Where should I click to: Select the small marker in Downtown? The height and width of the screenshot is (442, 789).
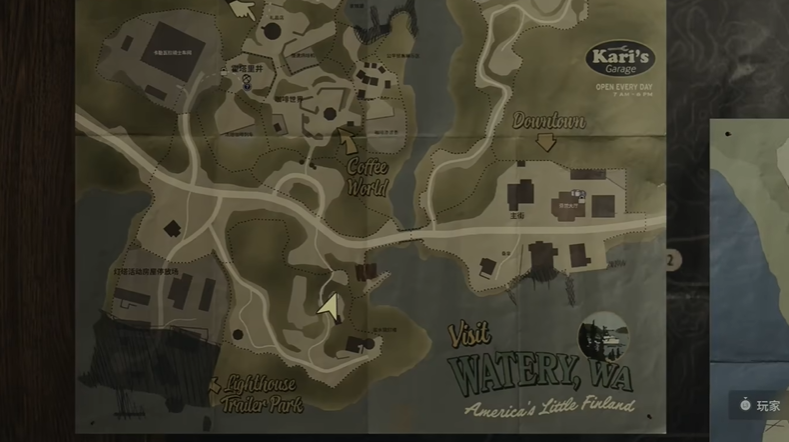[575, 193]
